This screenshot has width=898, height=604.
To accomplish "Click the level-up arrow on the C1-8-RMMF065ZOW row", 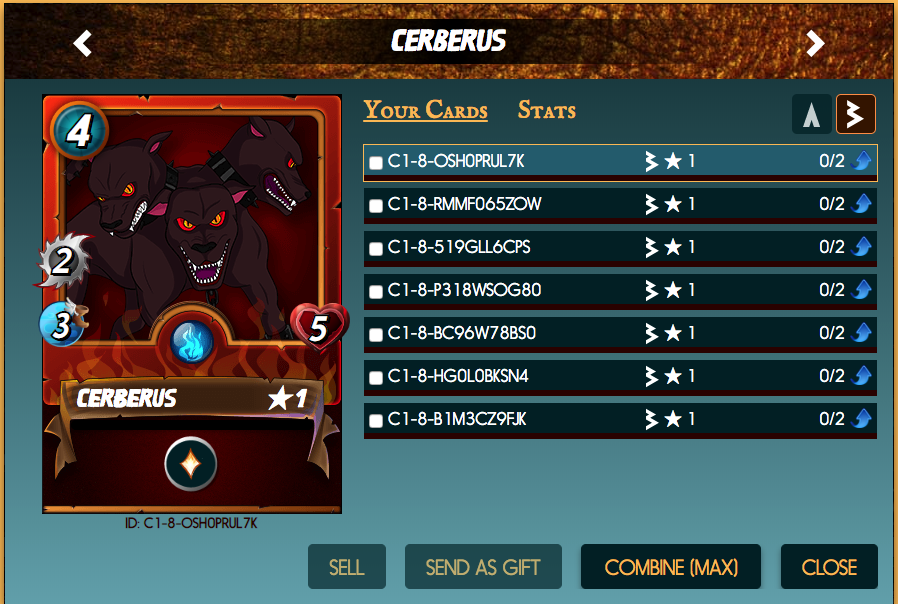I will click(862, 205).
